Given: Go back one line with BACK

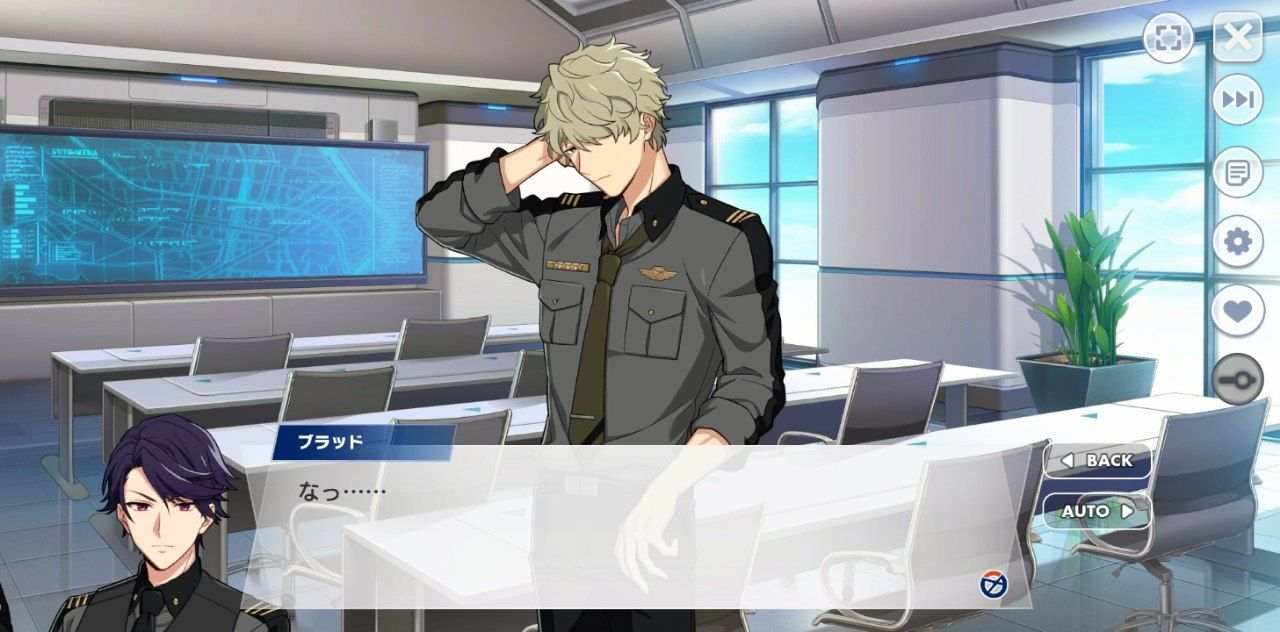Looking at the screenshot, I should pyautogui.click(x=1097, y=461).
